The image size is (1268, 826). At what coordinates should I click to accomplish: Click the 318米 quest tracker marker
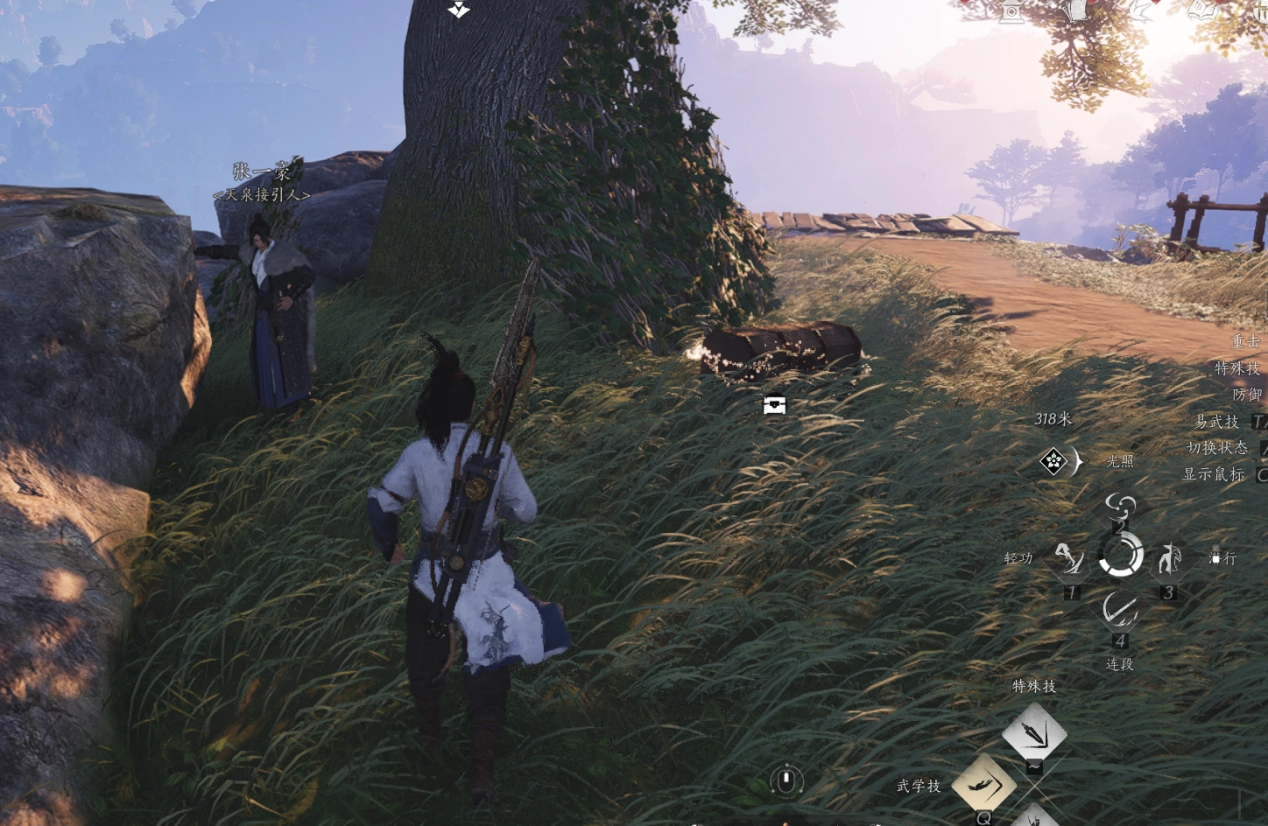(1054, 461)
